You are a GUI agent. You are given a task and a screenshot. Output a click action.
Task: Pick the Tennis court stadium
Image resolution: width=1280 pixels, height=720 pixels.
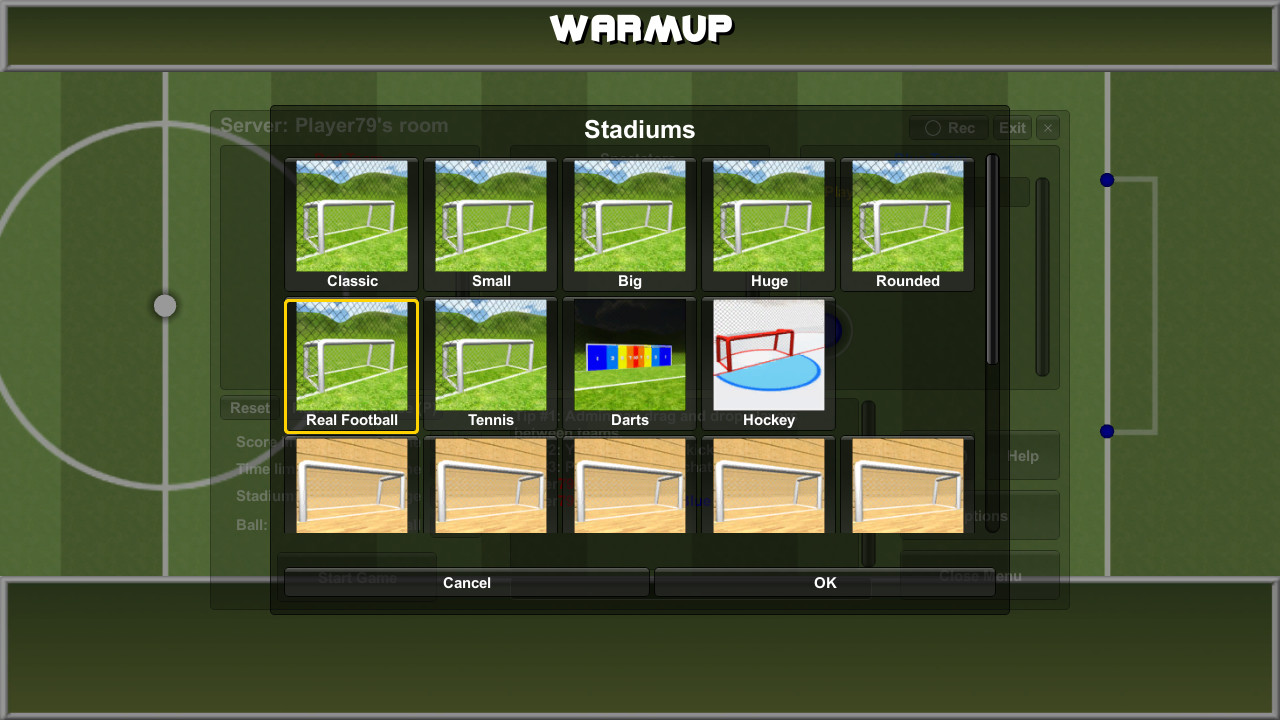(490, 360)
